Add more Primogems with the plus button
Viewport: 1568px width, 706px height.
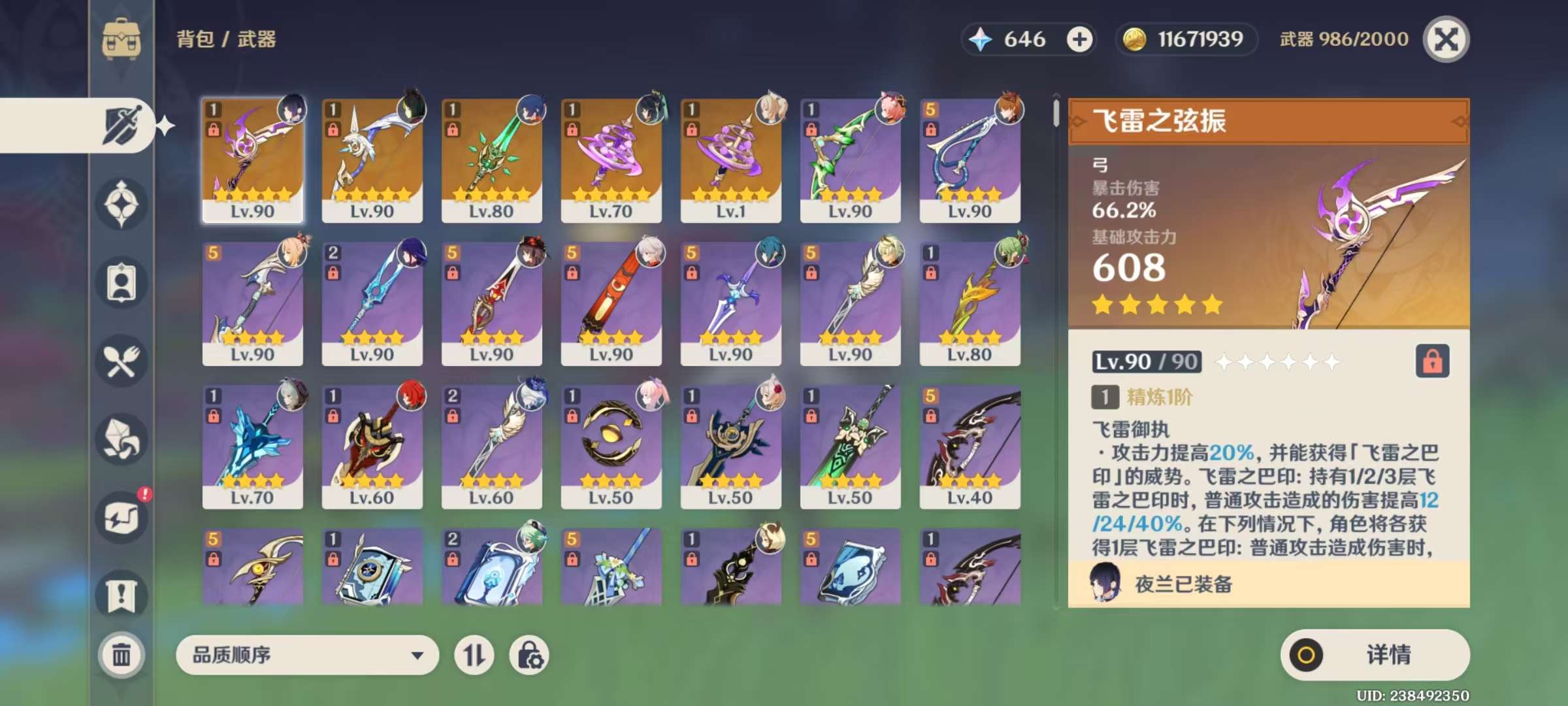click(x=1079, y=39)
